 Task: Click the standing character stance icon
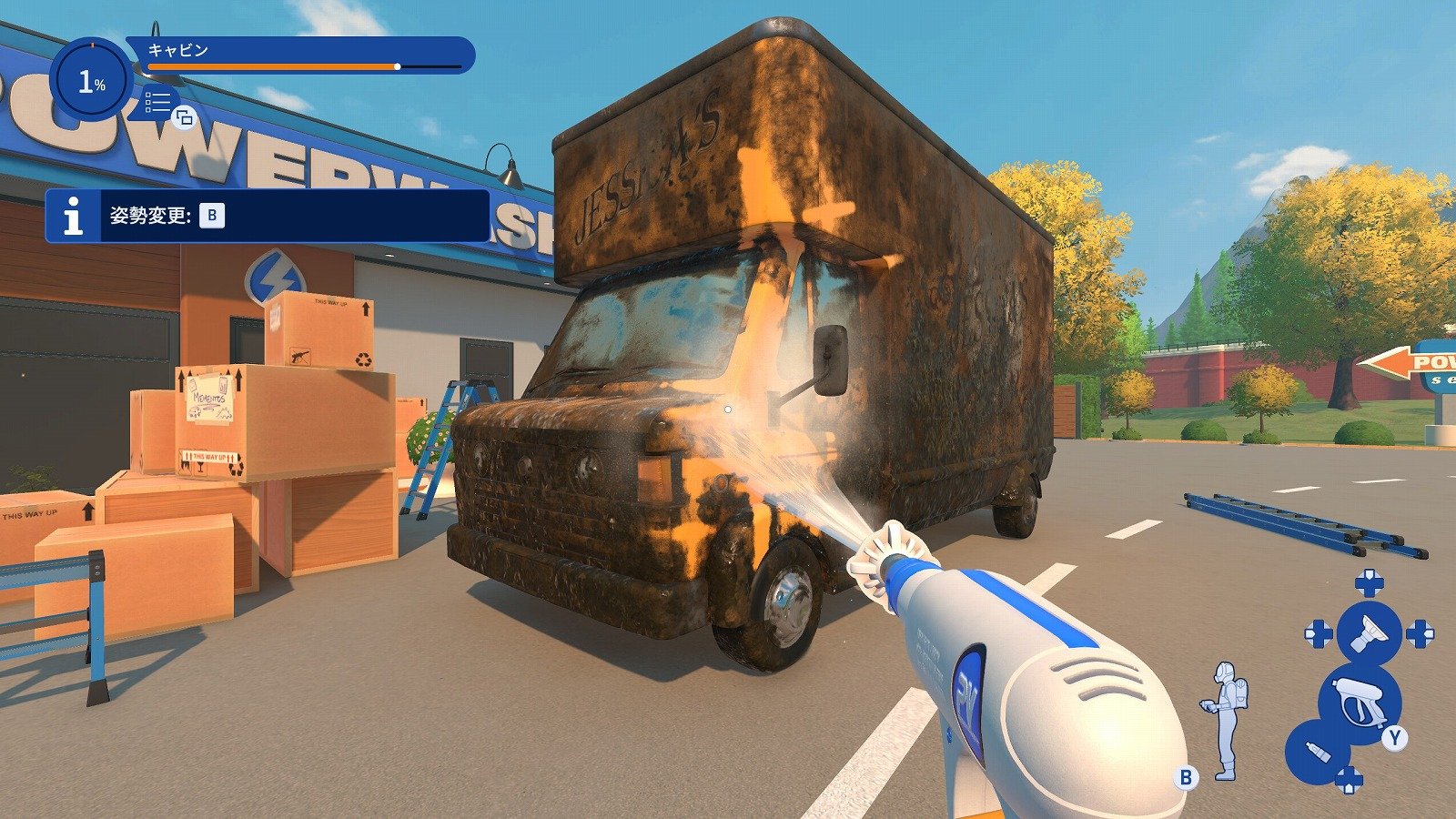tap(1228, 719)
